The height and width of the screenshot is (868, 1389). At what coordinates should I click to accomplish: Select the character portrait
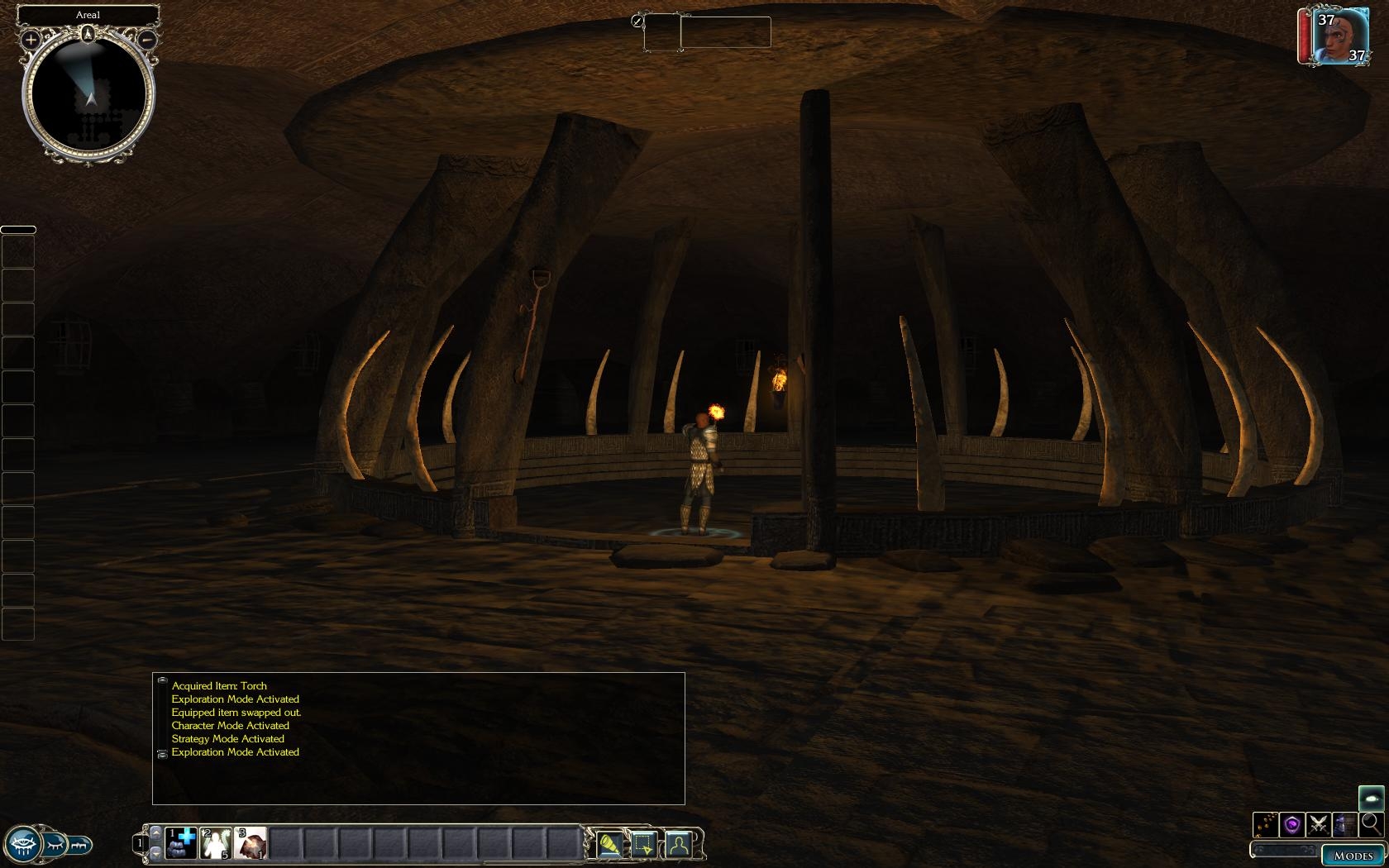point(1338,36)
